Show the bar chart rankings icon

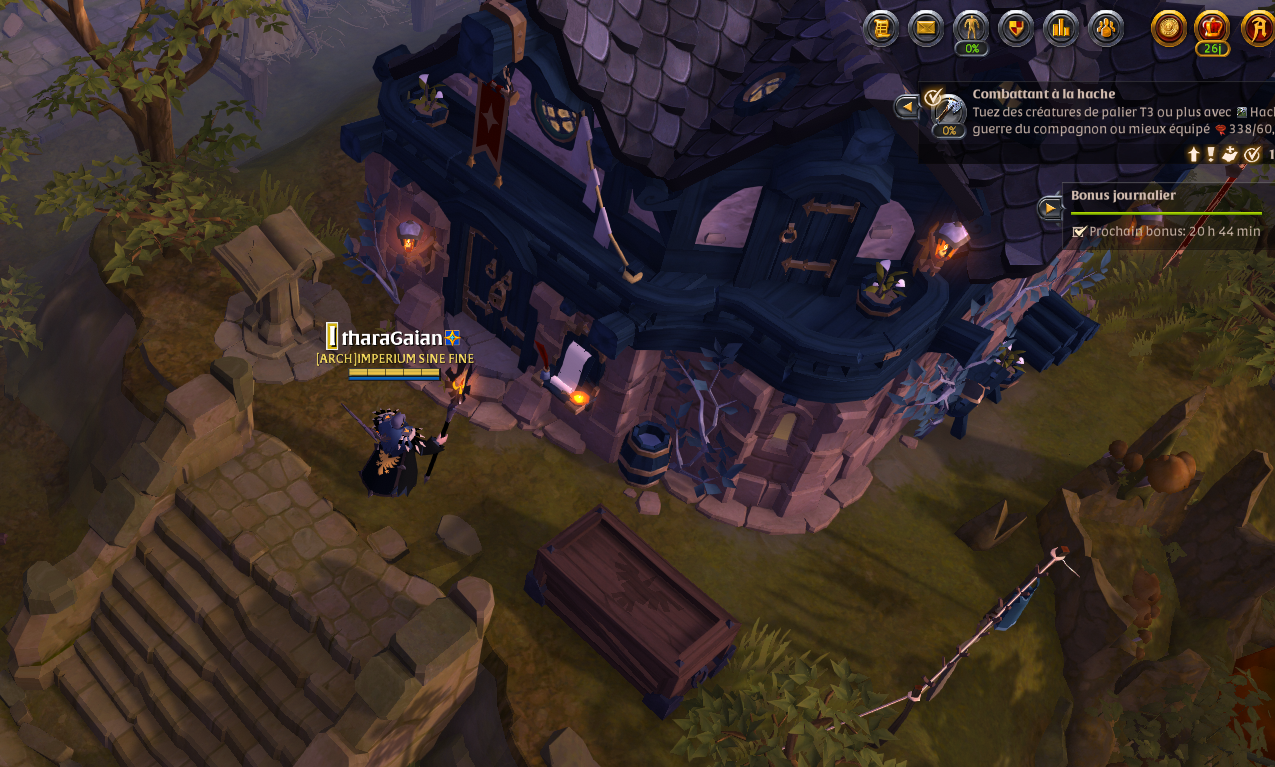click(x=1061, y=28)
